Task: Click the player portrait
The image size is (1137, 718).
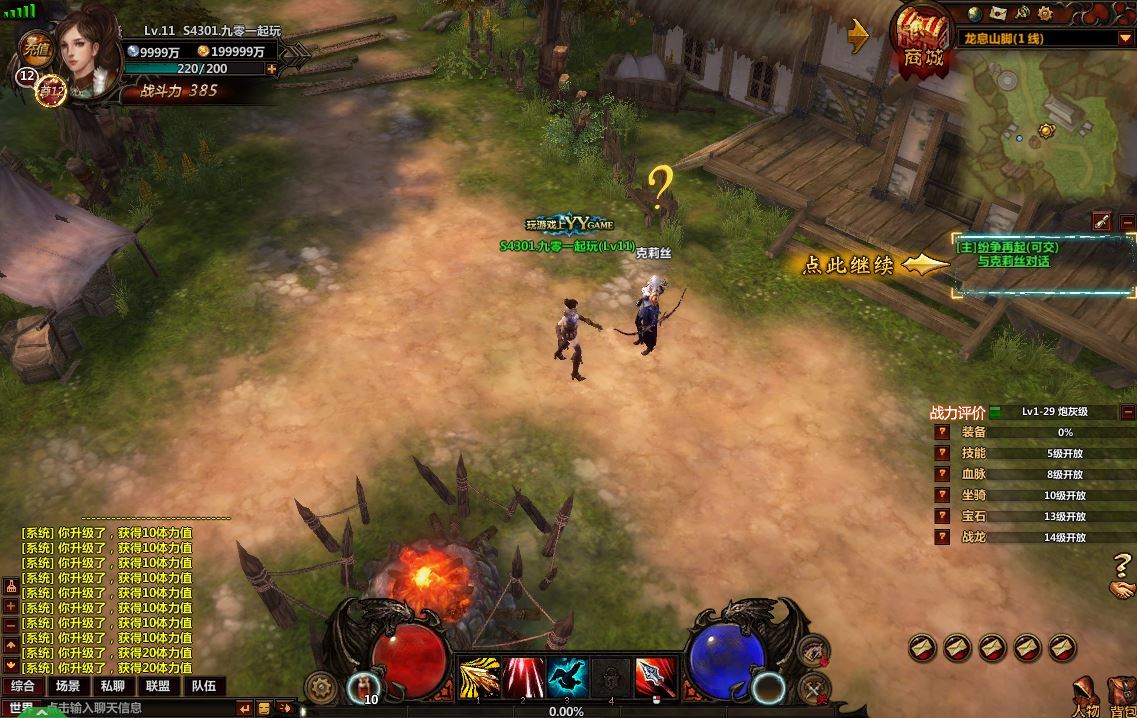Action: [86, 47]
